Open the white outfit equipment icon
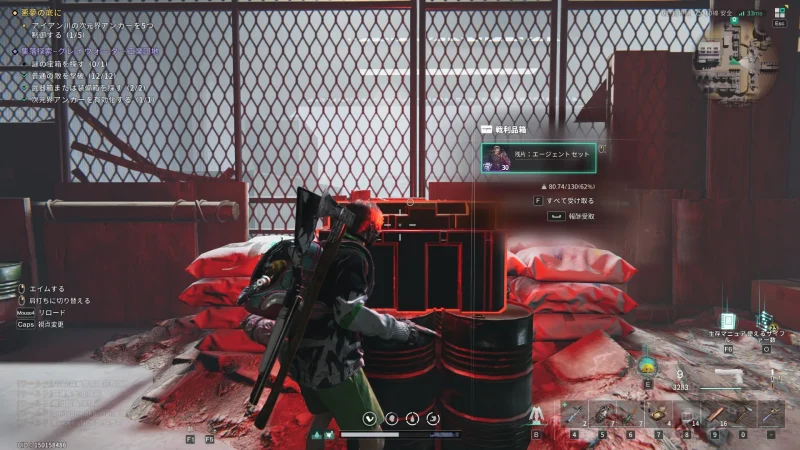Viewport: 800px width, 450px height. [537, 413]
